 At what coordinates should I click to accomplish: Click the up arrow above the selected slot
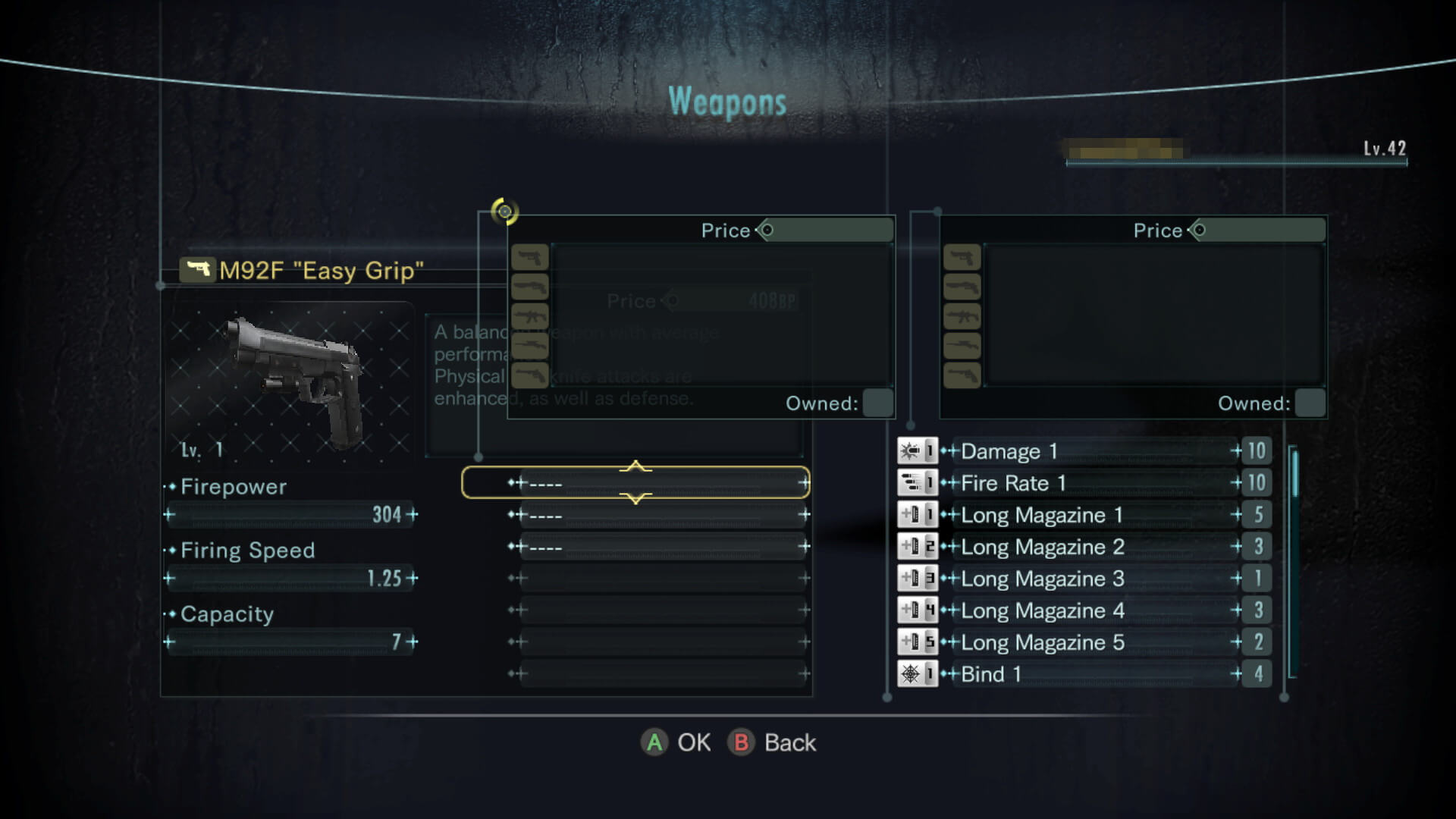coord(635,466)
